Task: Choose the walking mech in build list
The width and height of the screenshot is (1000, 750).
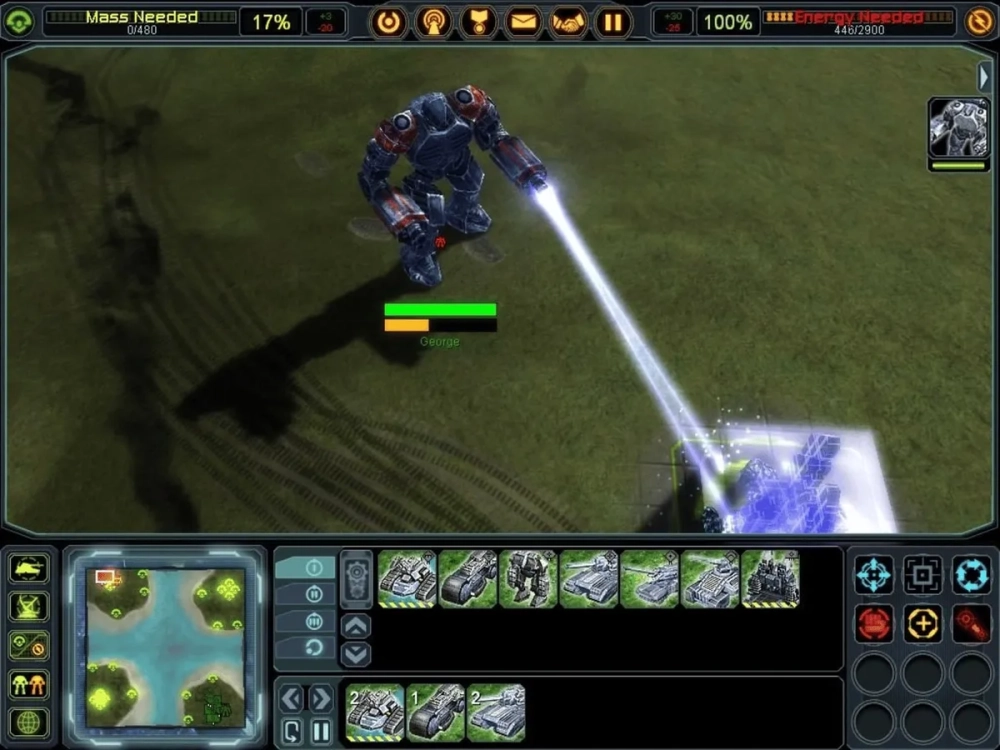Action: pyautogui.click(x=529, y=579)
